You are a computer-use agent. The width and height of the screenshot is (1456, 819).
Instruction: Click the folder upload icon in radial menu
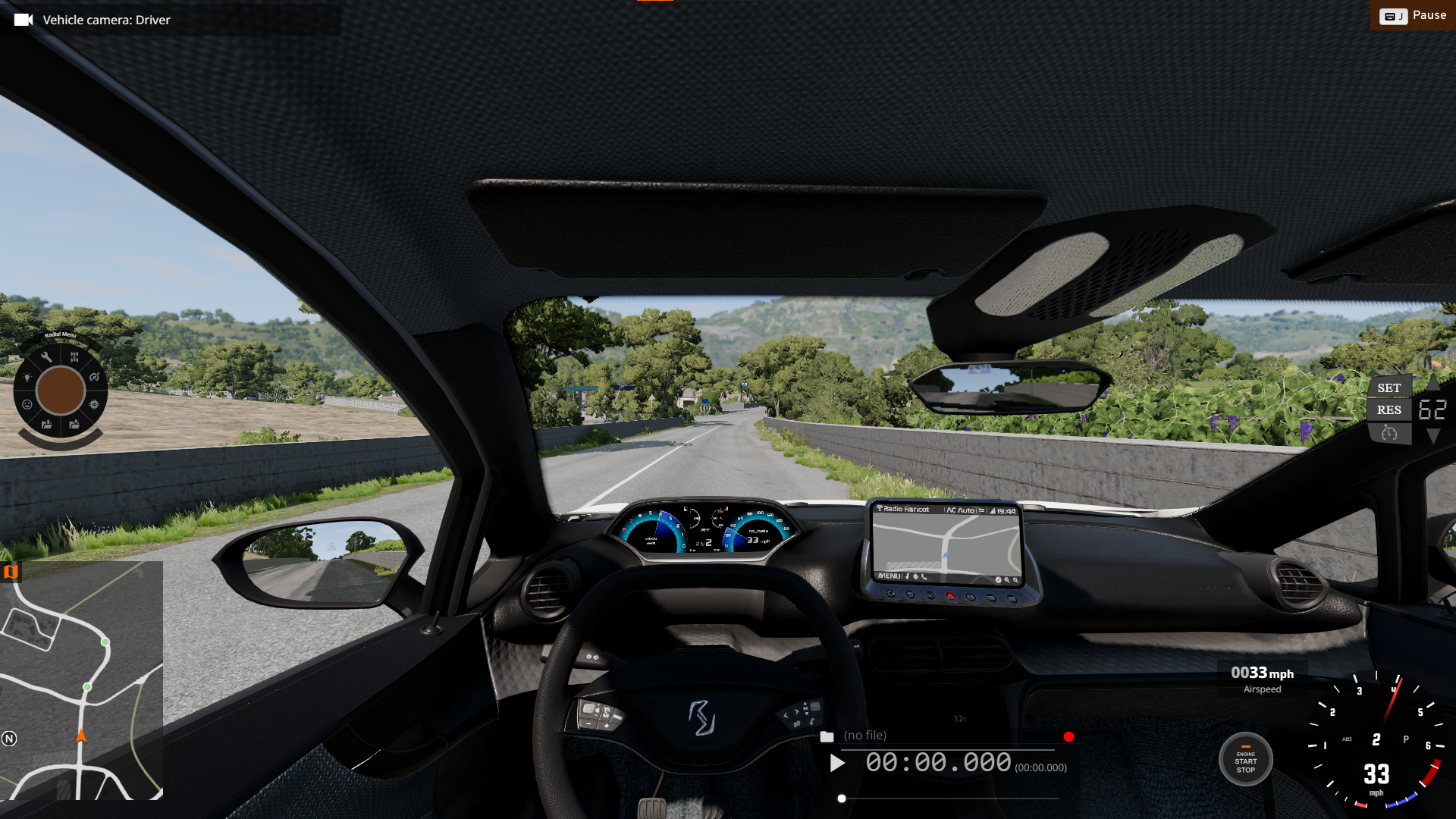46,425
